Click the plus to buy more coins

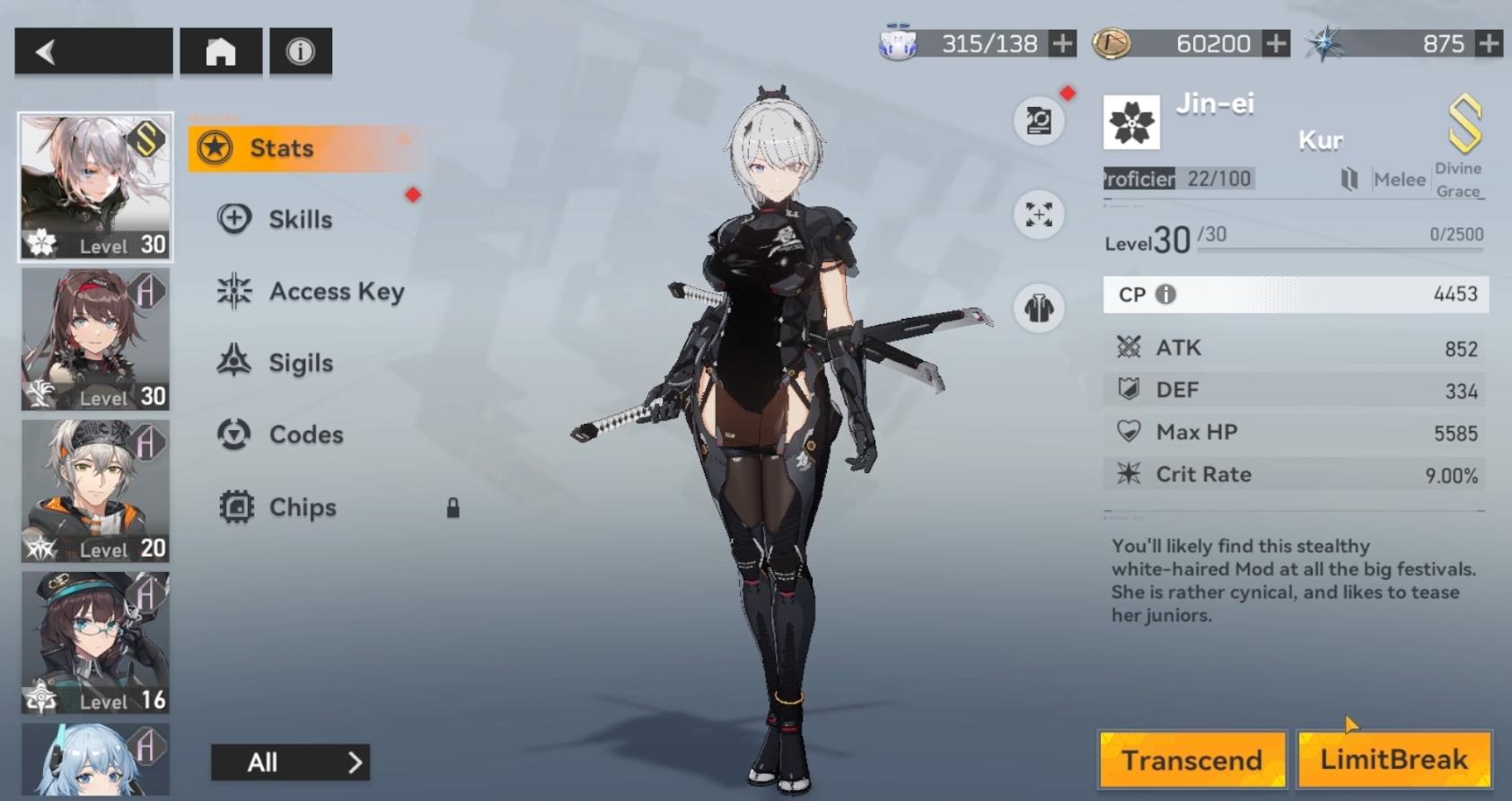(1275, 41)
